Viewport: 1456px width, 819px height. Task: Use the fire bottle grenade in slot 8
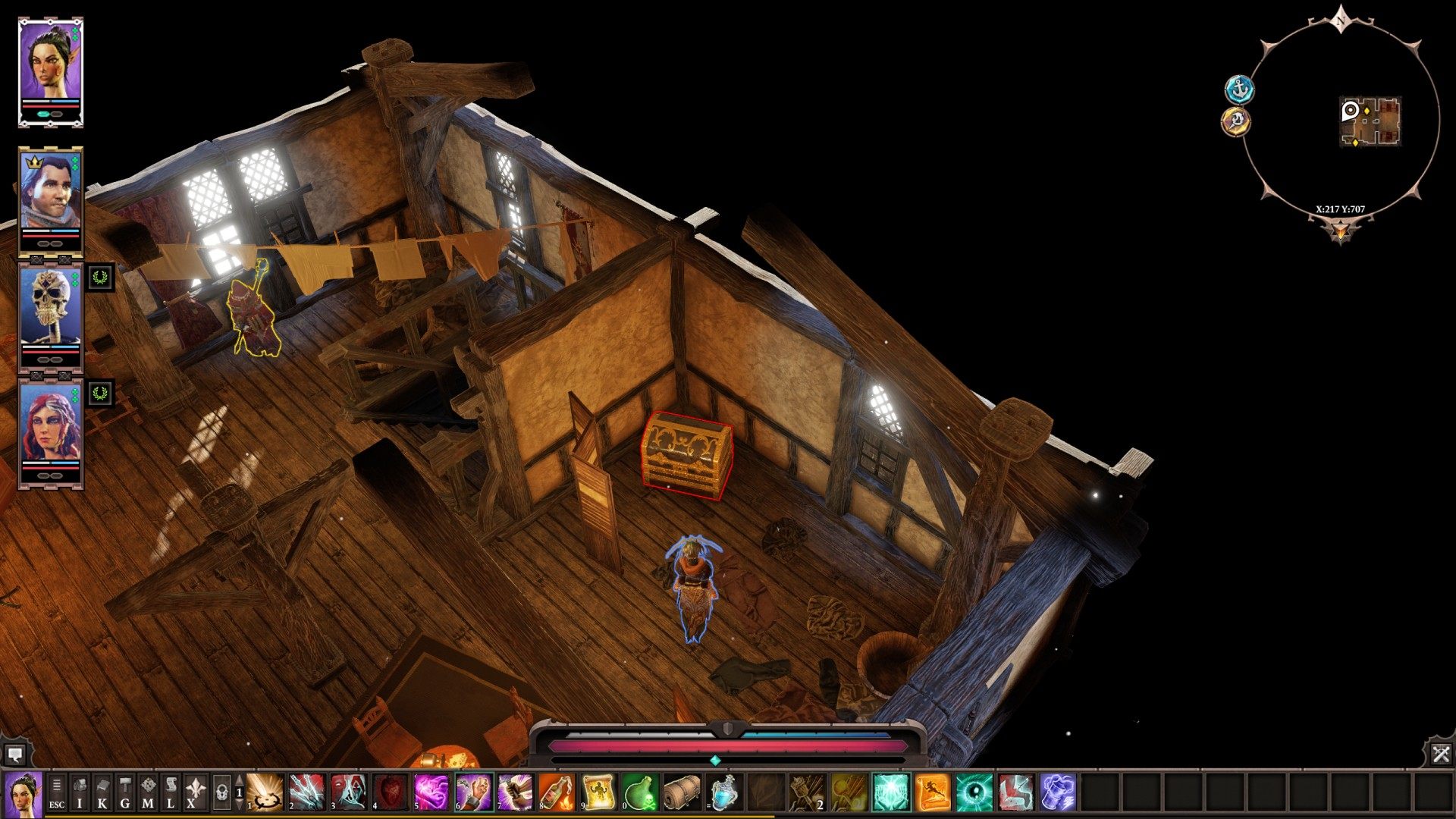pyautogui.click(x=557, y=793)
